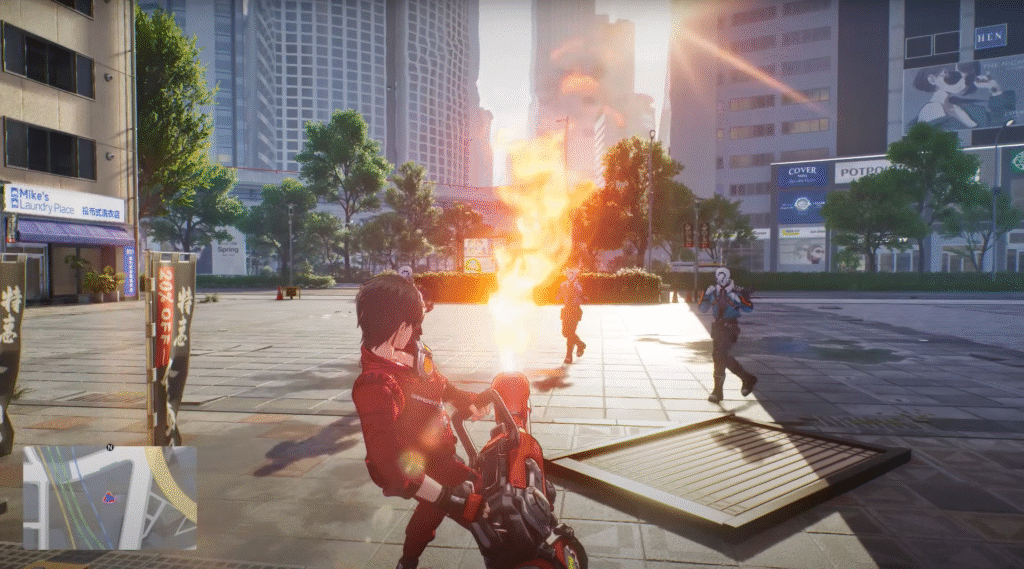1024x569 pixels.
Task: Click the north compass indicator on the minimap
Action: [109, 447]
